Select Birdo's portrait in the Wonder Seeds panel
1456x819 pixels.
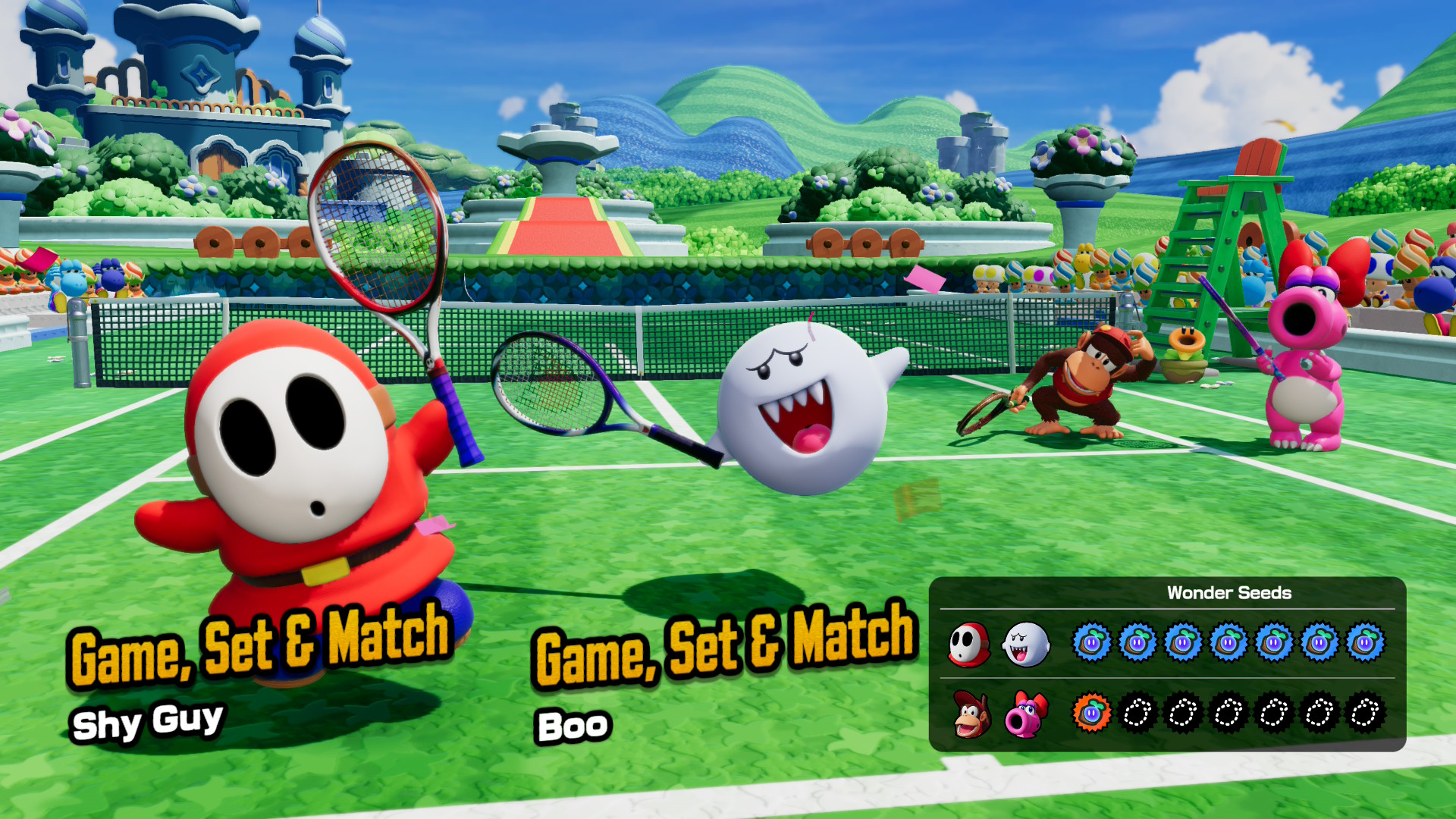[1025, 714]
